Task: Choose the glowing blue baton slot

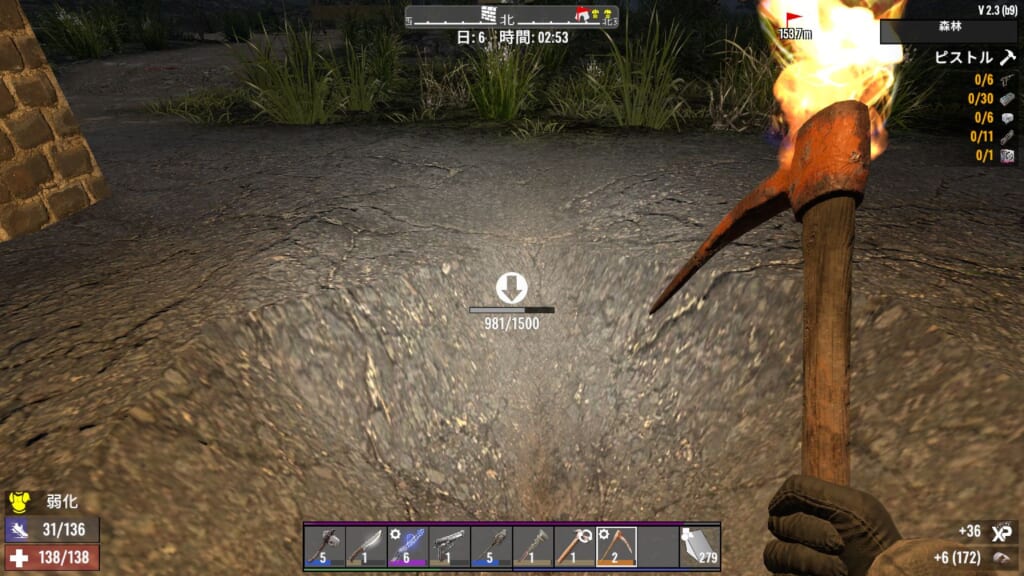Action: [x=408, y=546]
